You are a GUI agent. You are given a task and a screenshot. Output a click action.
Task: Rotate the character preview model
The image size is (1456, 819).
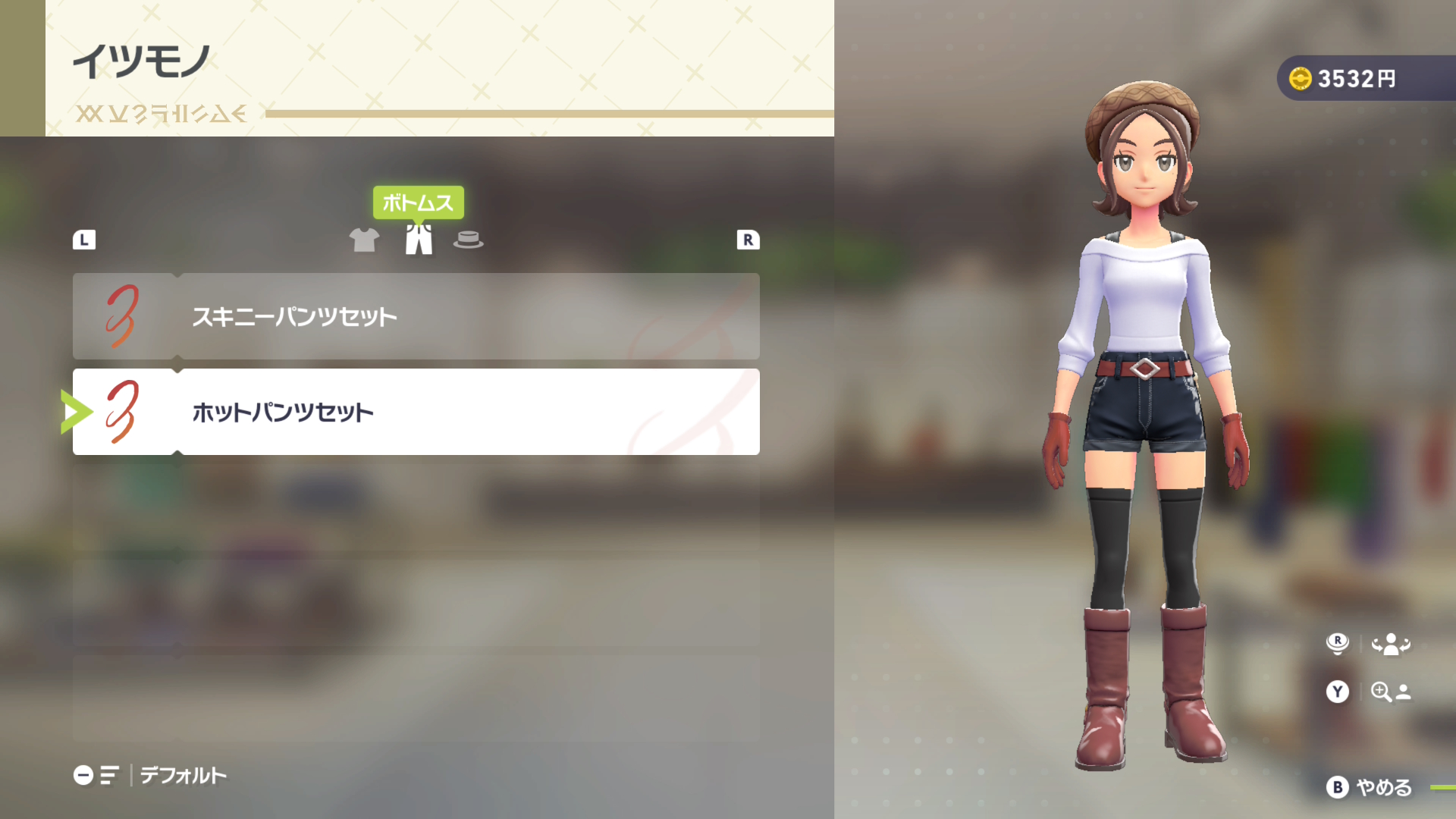[x=1369, y=644]
